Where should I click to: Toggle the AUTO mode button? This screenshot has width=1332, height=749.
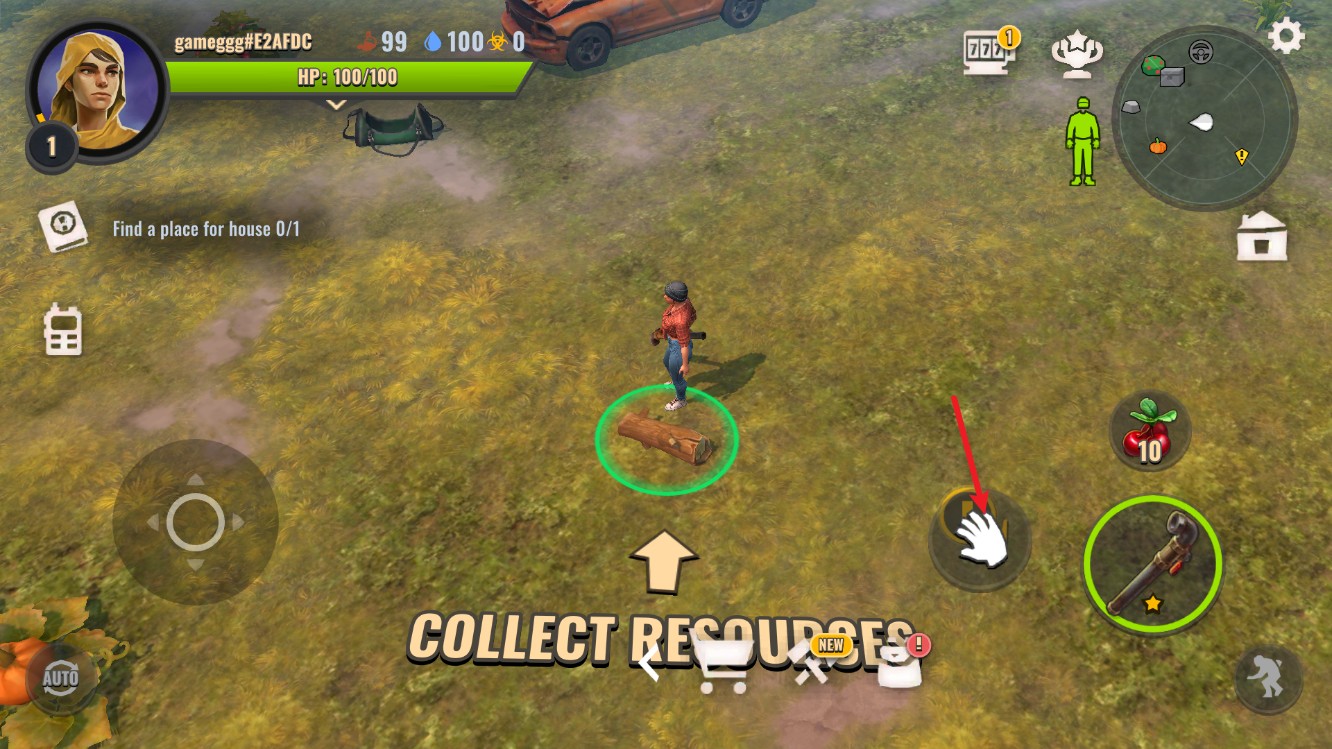pos(61,678)
